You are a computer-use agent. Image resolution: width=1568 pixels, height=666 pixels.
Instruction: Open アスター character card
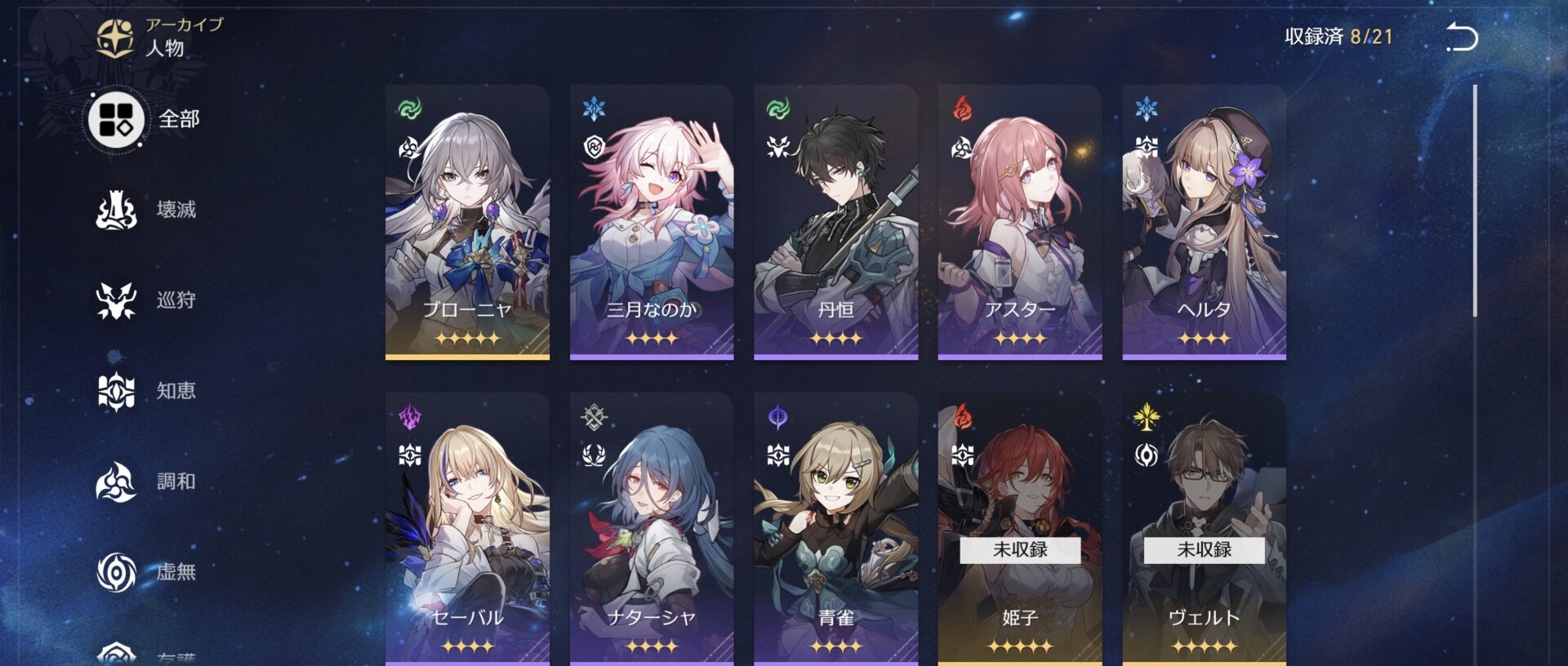point(1020,222)
